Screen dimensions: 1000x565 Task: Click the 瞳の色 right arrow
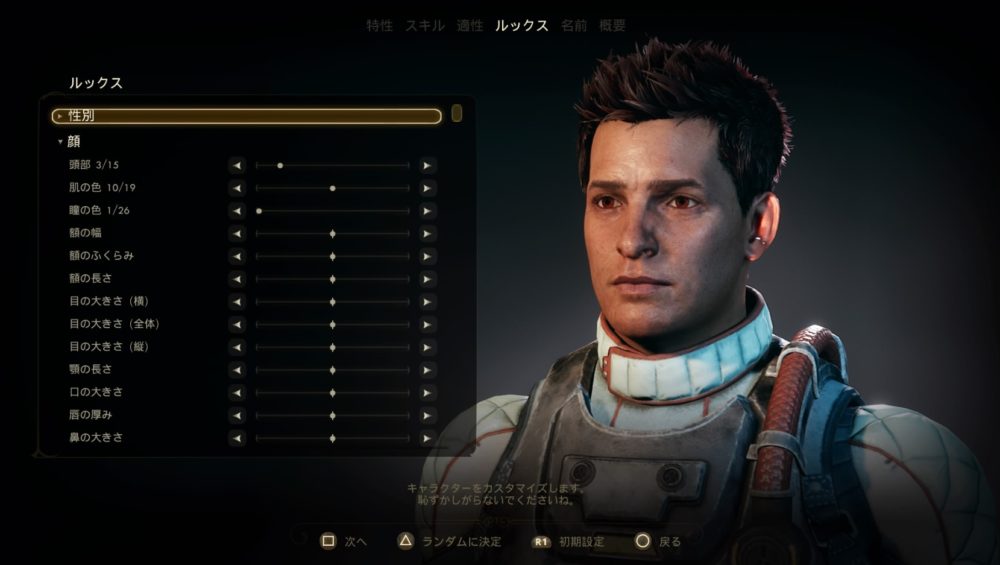click(427, 211)
